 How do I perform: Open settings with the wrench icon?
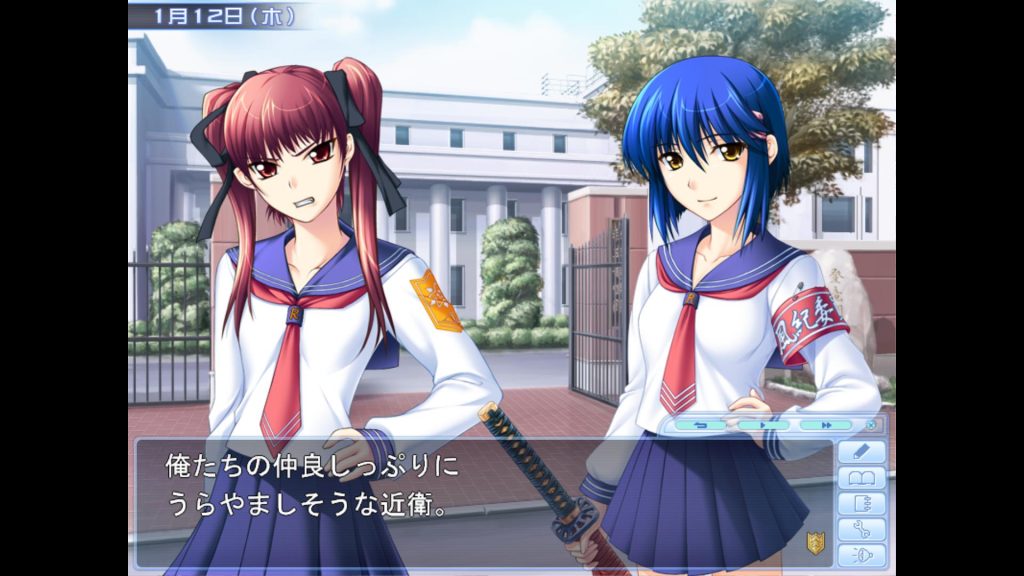861,529
